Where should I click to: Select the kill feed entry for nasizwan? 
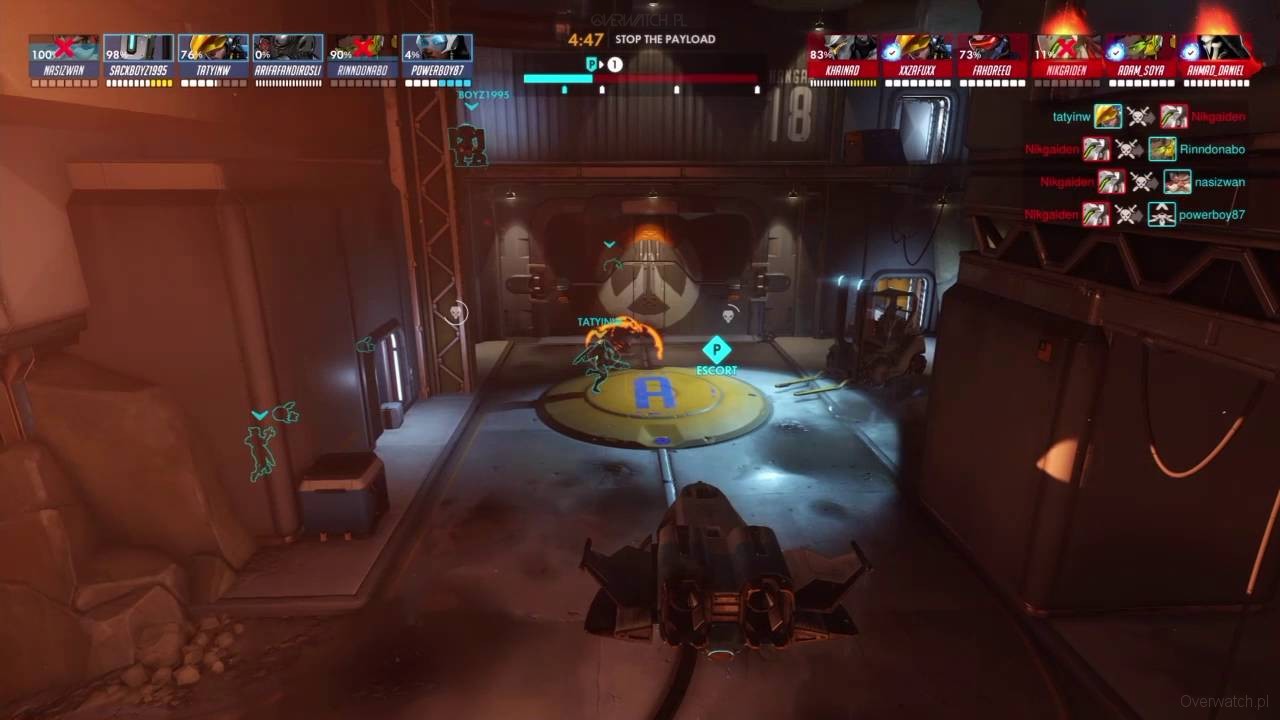1143,182
